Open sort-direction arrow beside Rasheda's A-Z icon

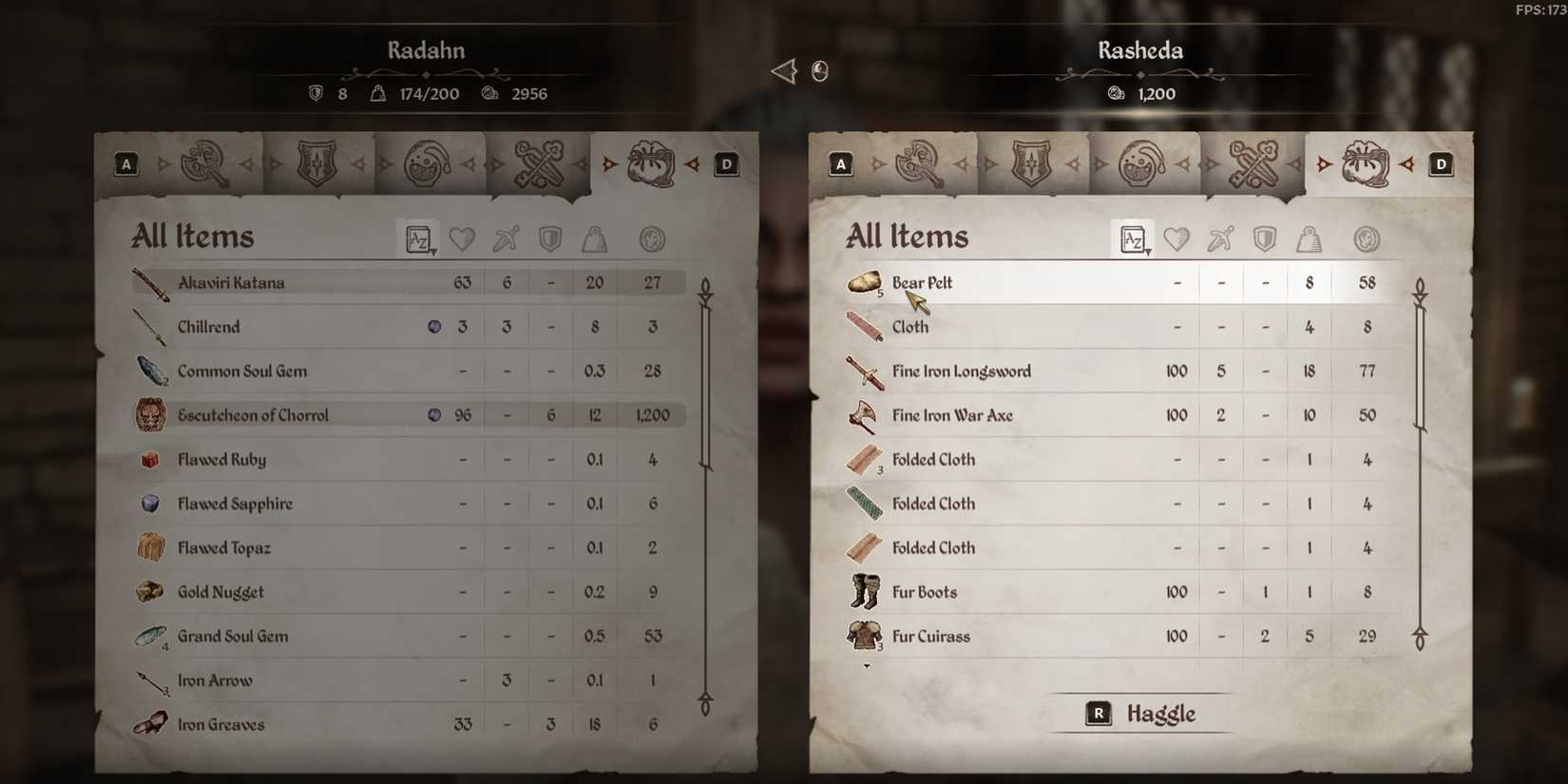coord(1150,249)
